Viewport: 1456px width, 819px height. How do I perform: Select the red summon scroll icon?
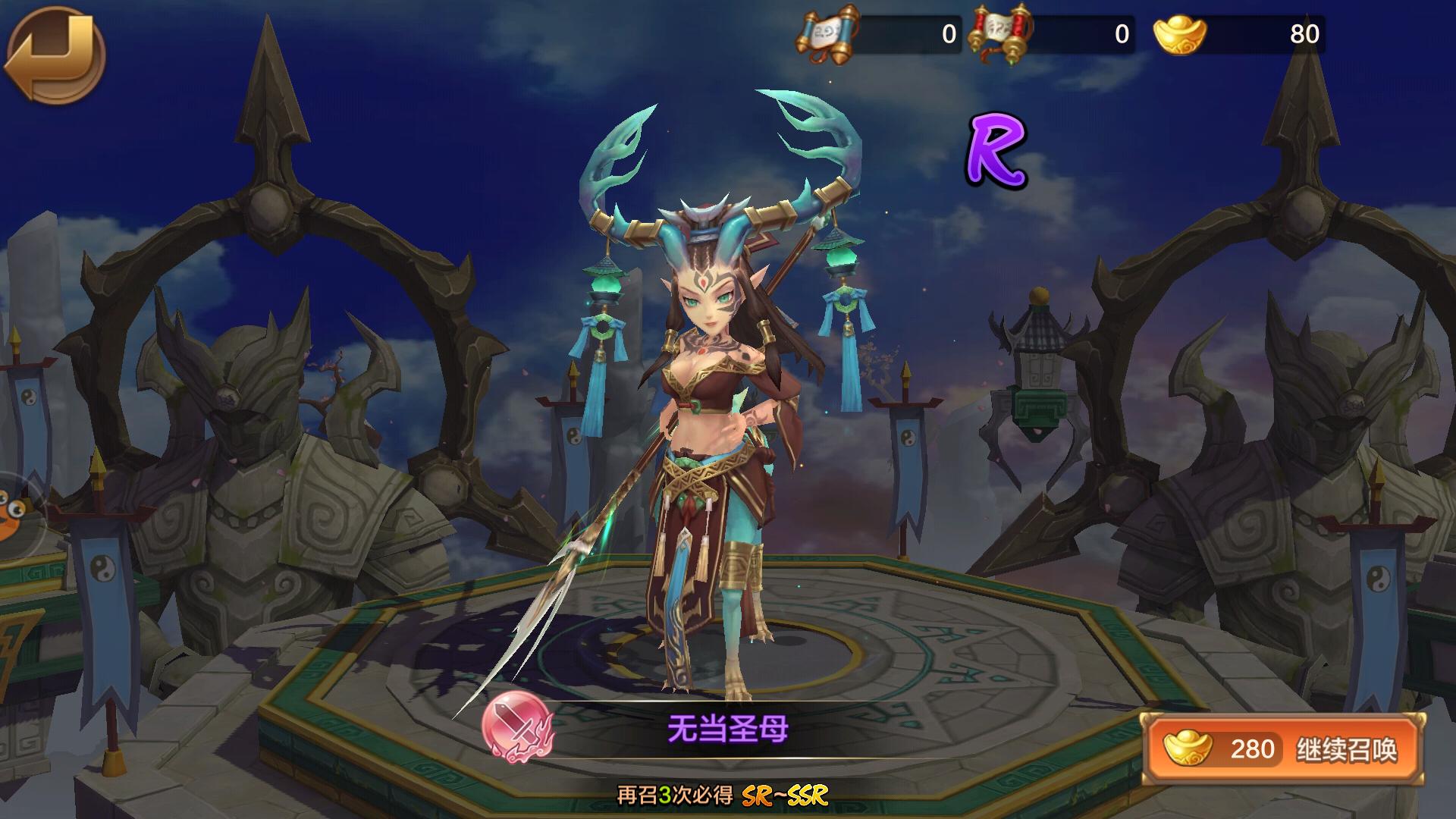tap(1000, 35)
